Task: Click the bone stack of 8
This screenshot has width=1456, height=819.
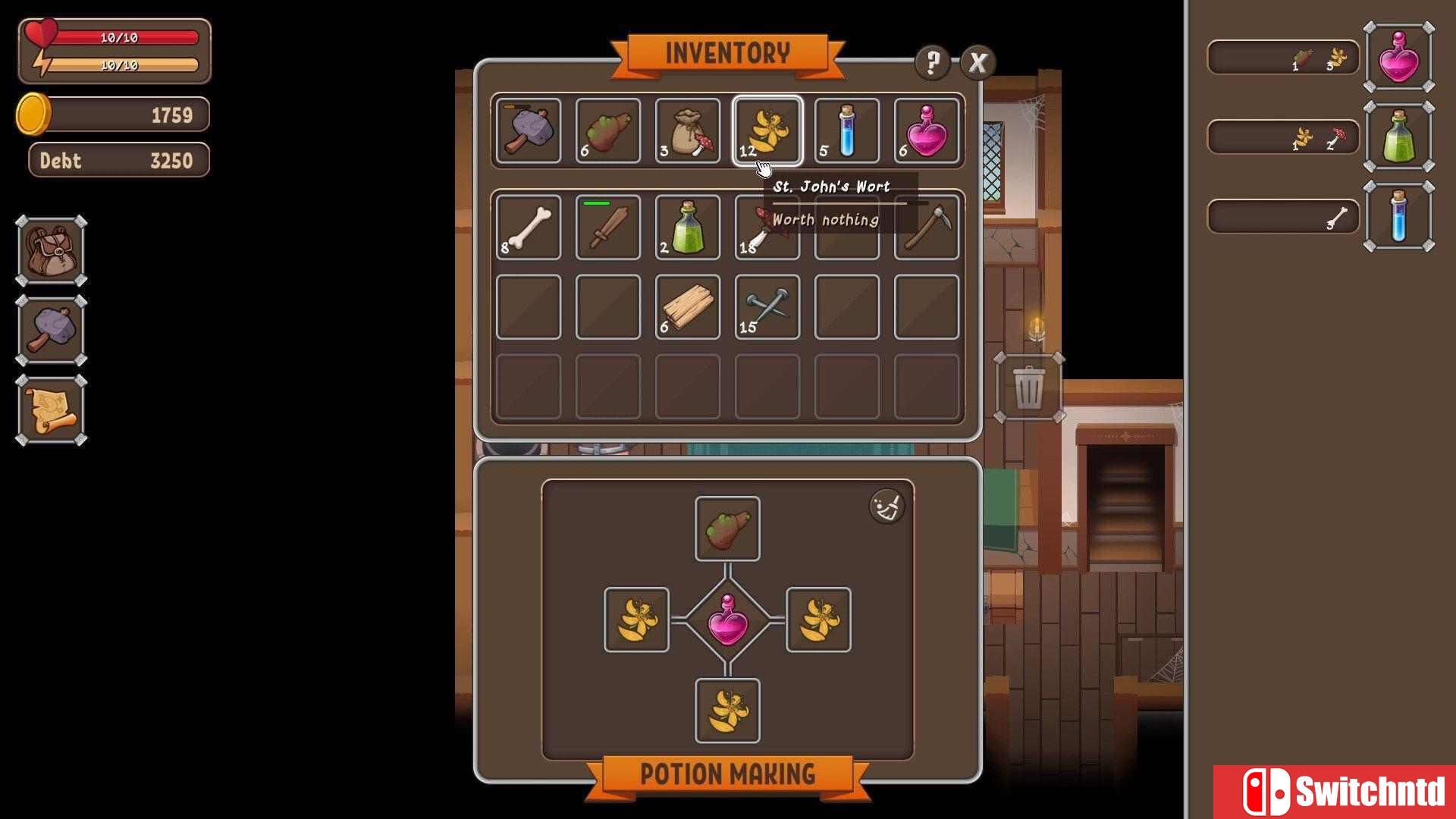Action: (529, 227)
